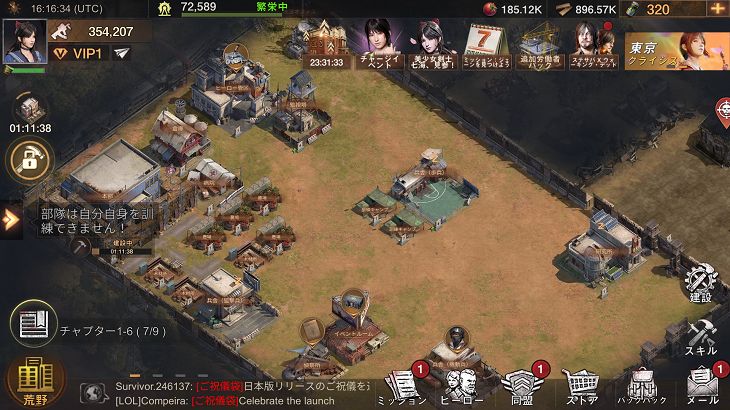Open the Alliance (同盟) menu
This screenshot has width=730, height=410.
(x=519, y=386)
